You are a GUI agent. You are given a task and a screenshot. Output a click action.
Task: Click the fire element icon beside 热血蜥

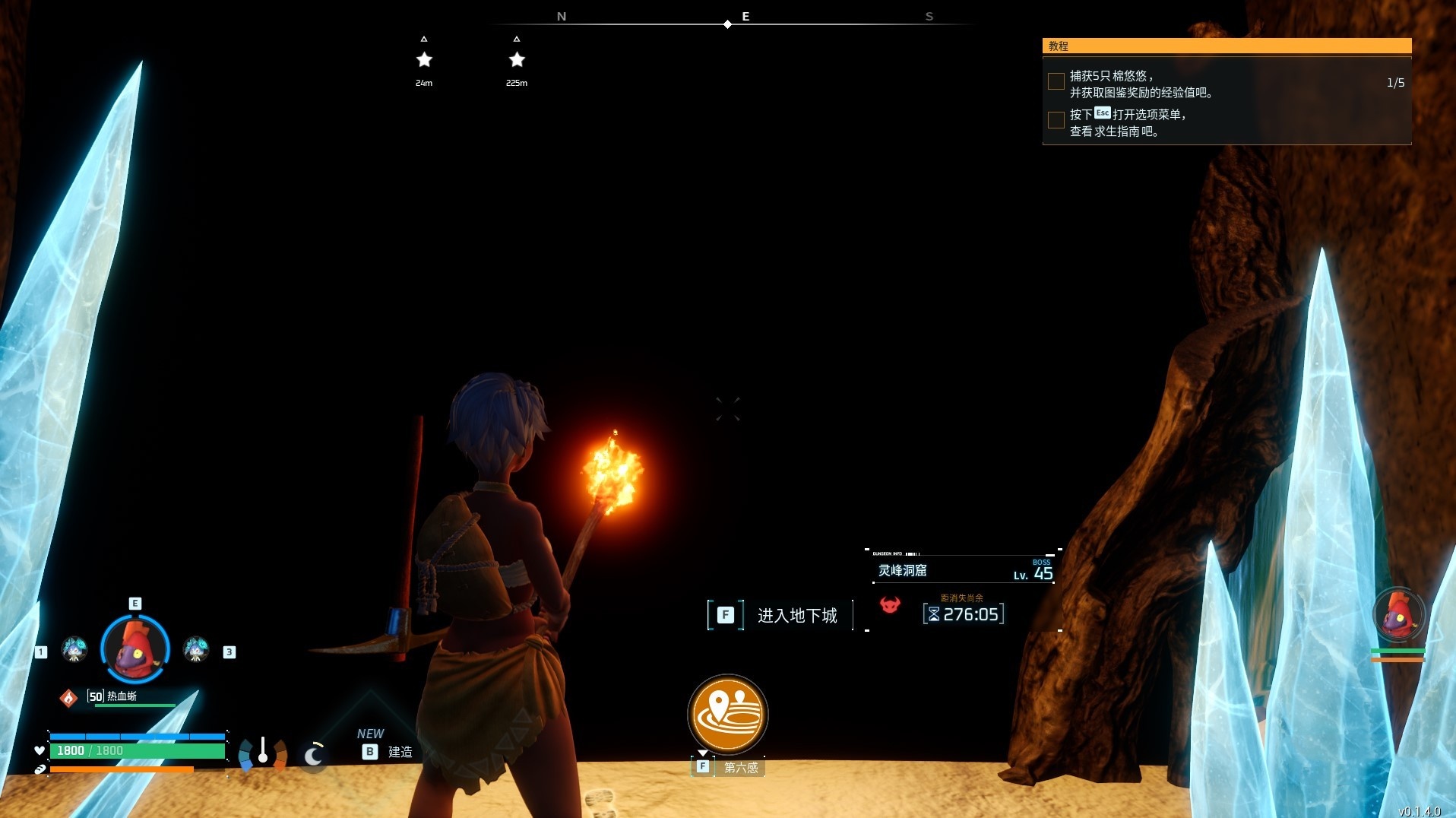click(x=68, y=697)
